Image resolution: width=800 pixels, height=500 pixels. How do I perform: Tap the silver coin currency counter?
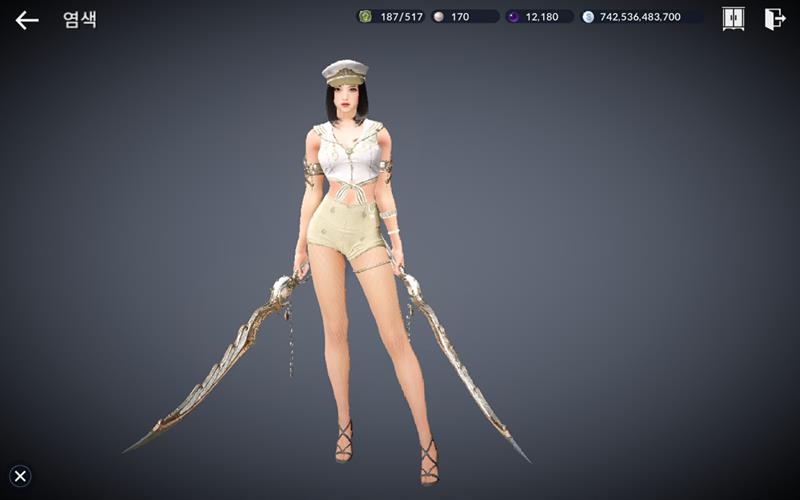click(645, 17)
